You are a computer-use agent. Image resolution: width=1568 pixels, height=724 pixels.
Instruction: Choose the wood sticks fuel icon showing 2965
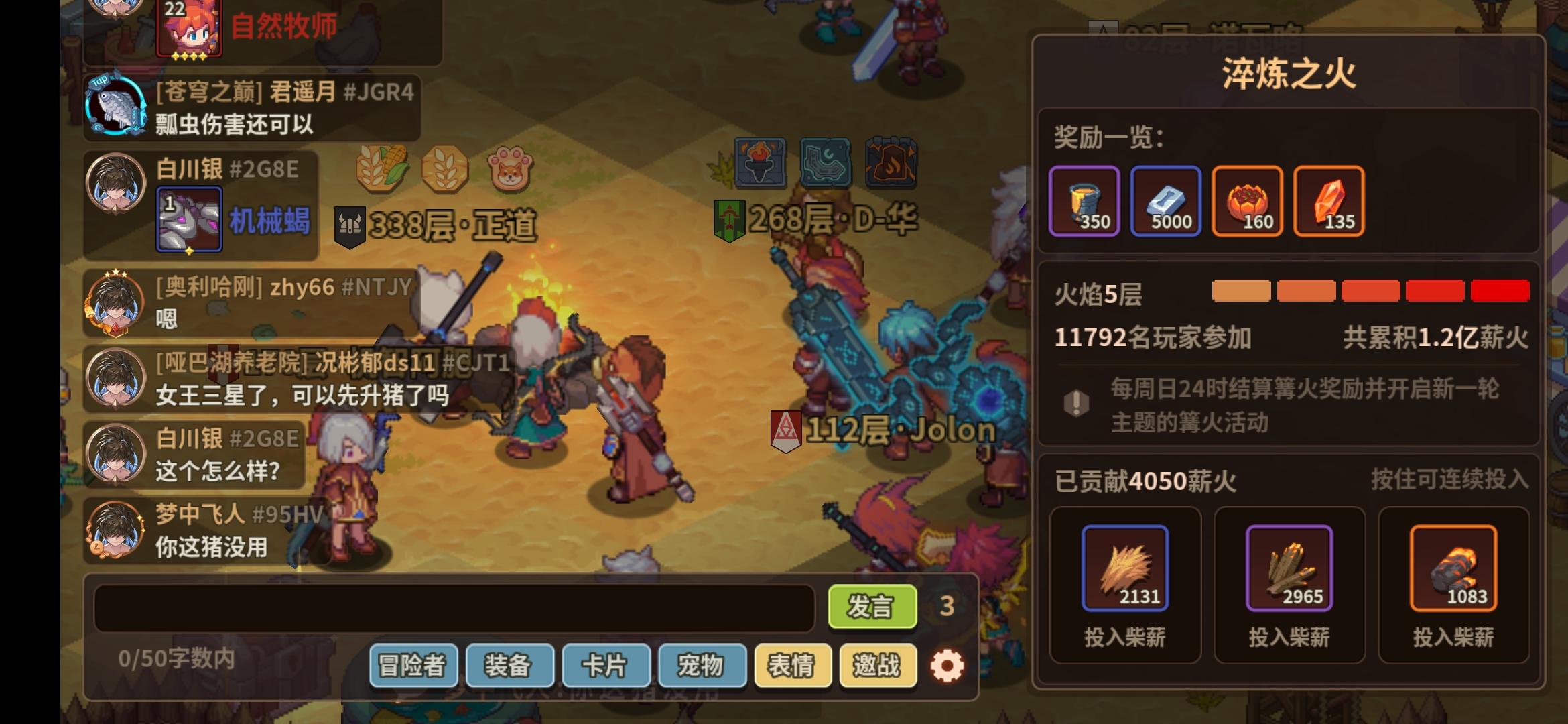tap(1290, 569)
